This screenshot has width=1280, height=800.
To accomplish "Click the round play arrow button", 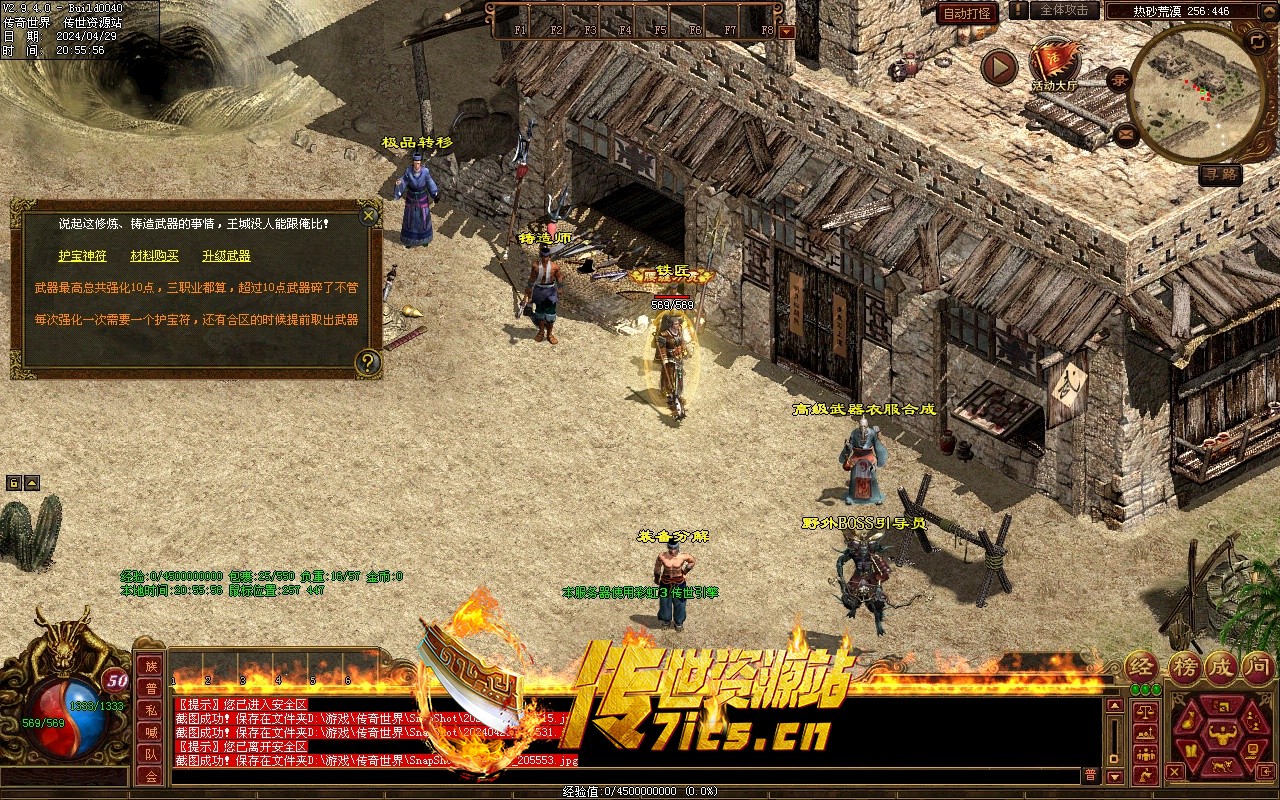I will click(998, 67).
